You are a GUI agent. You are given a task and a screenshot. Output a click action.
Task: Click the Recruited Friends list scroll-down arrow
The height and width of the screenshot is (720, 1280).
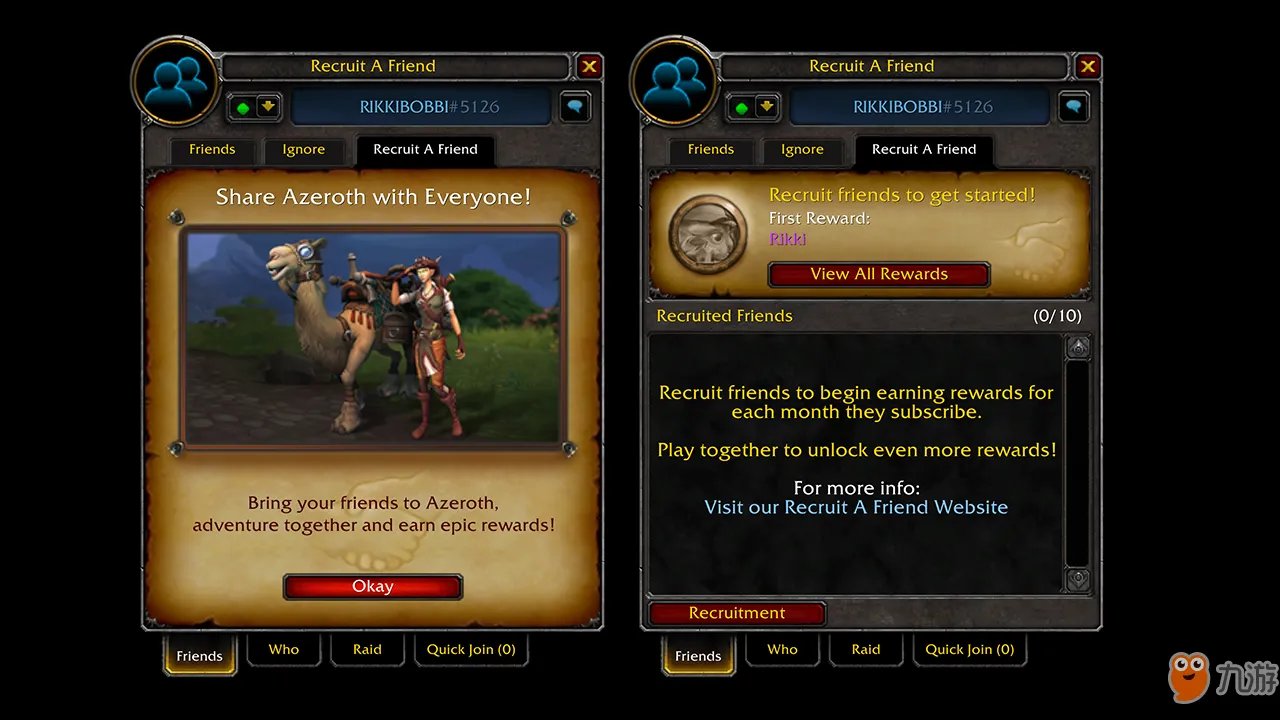[x=1078, y=579]
